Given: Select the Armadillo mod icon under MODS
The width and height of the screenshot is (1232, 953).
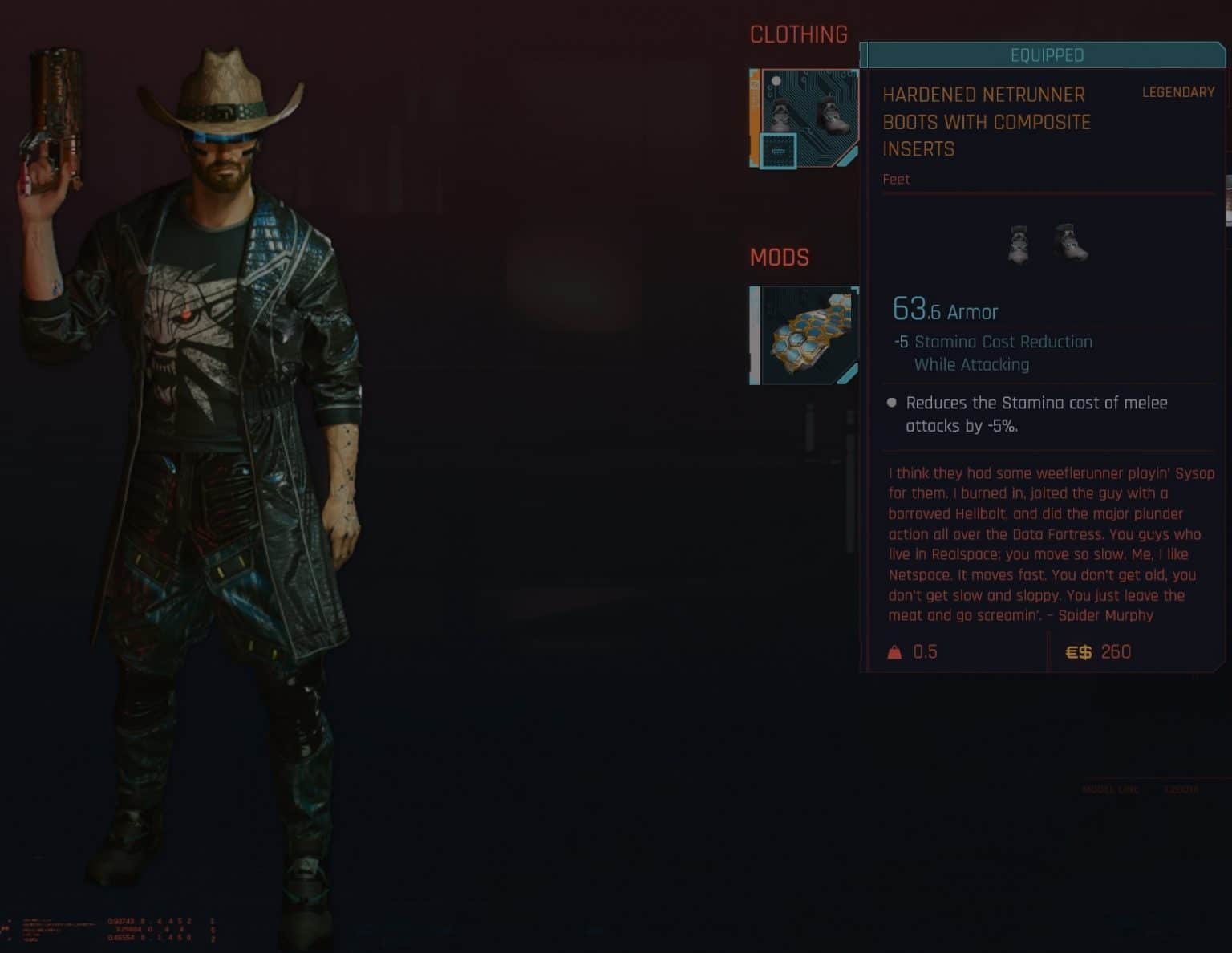Looking at the screenshot, I should coord(804,335).
